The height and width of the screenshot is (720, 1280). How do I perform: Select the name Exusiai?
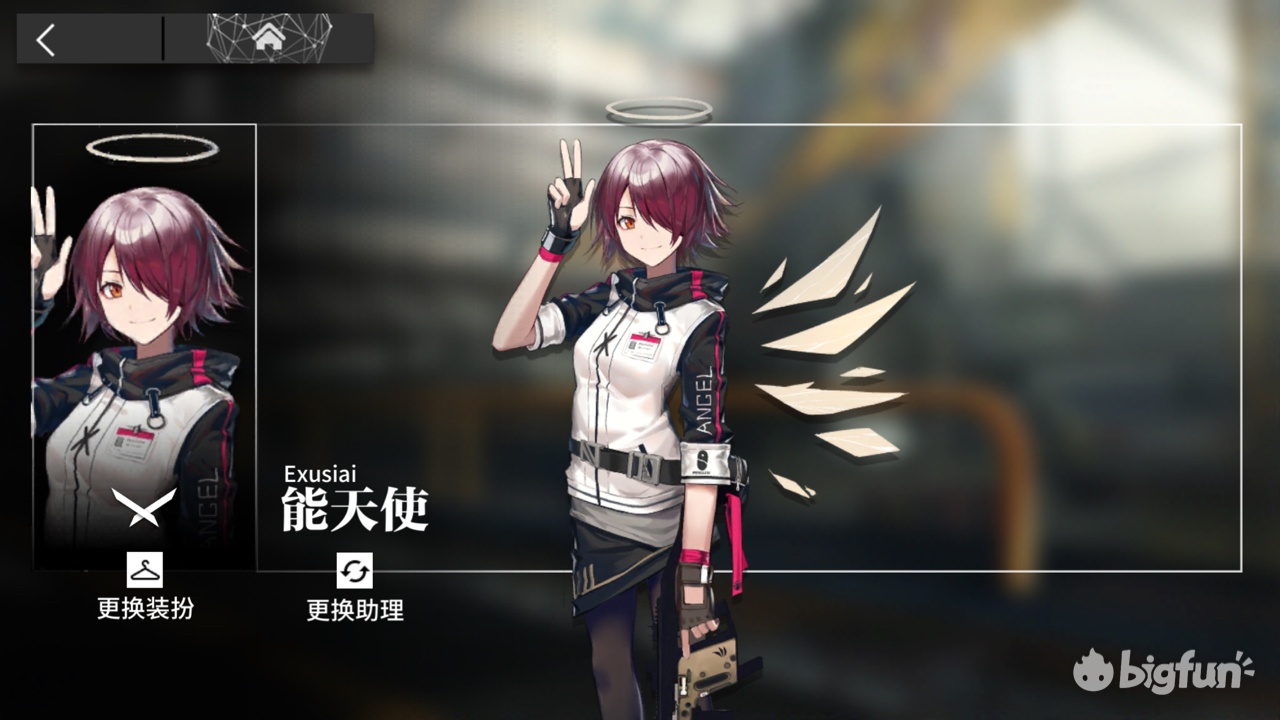[324, 475]
